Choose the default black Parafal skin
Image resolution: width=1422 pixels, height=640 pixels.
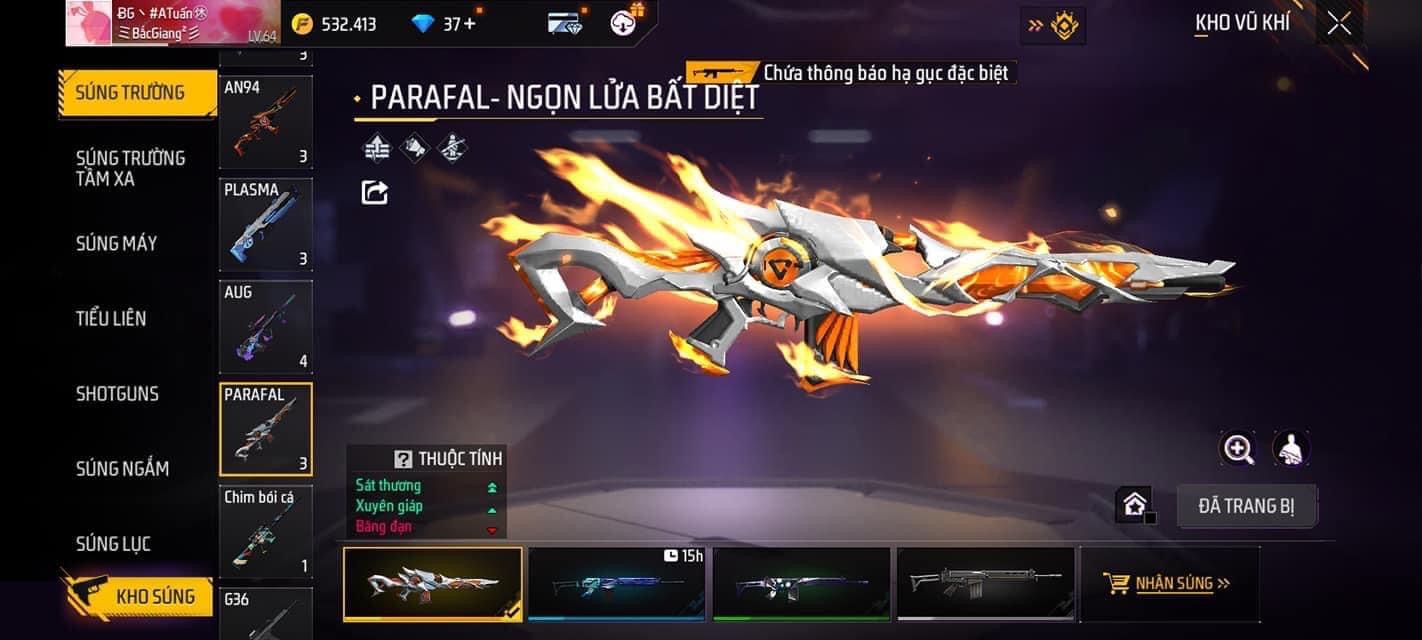[985, 584]
